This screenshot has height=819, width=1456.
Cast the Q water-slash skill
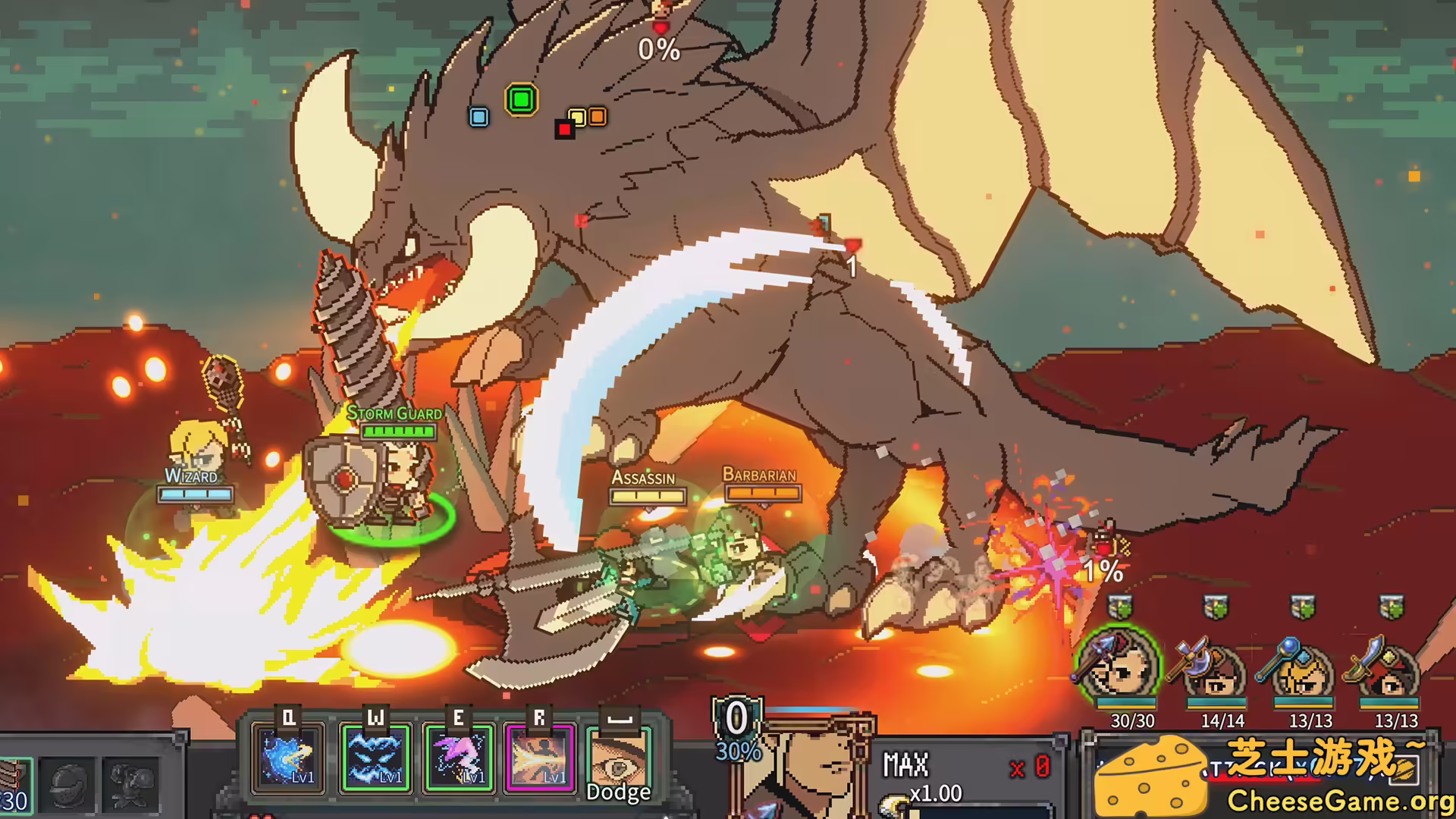click(x=290, y=758)
